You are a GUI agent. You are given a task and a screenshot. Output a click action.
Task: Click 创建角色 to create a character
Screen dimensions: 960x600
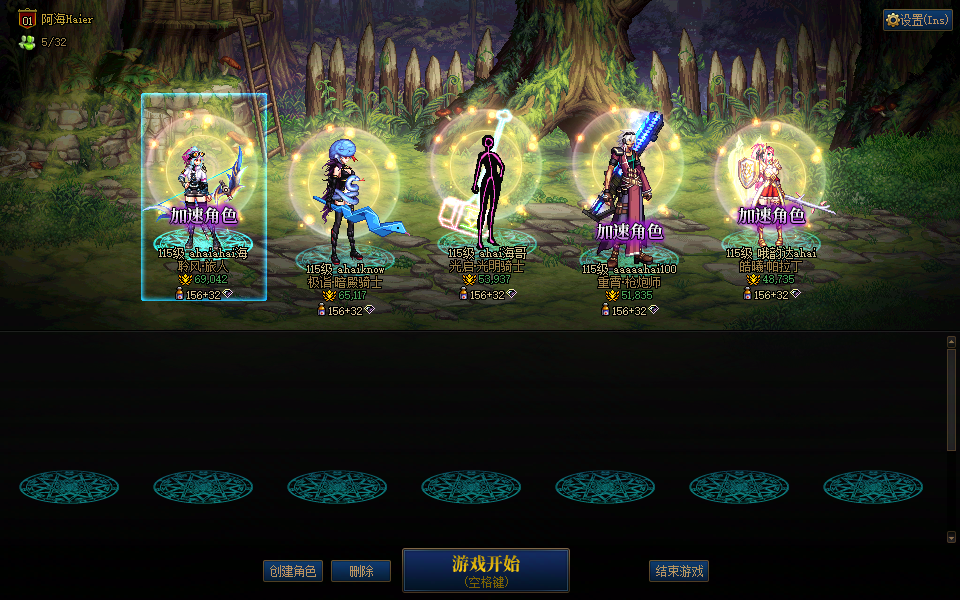(293, 571)
